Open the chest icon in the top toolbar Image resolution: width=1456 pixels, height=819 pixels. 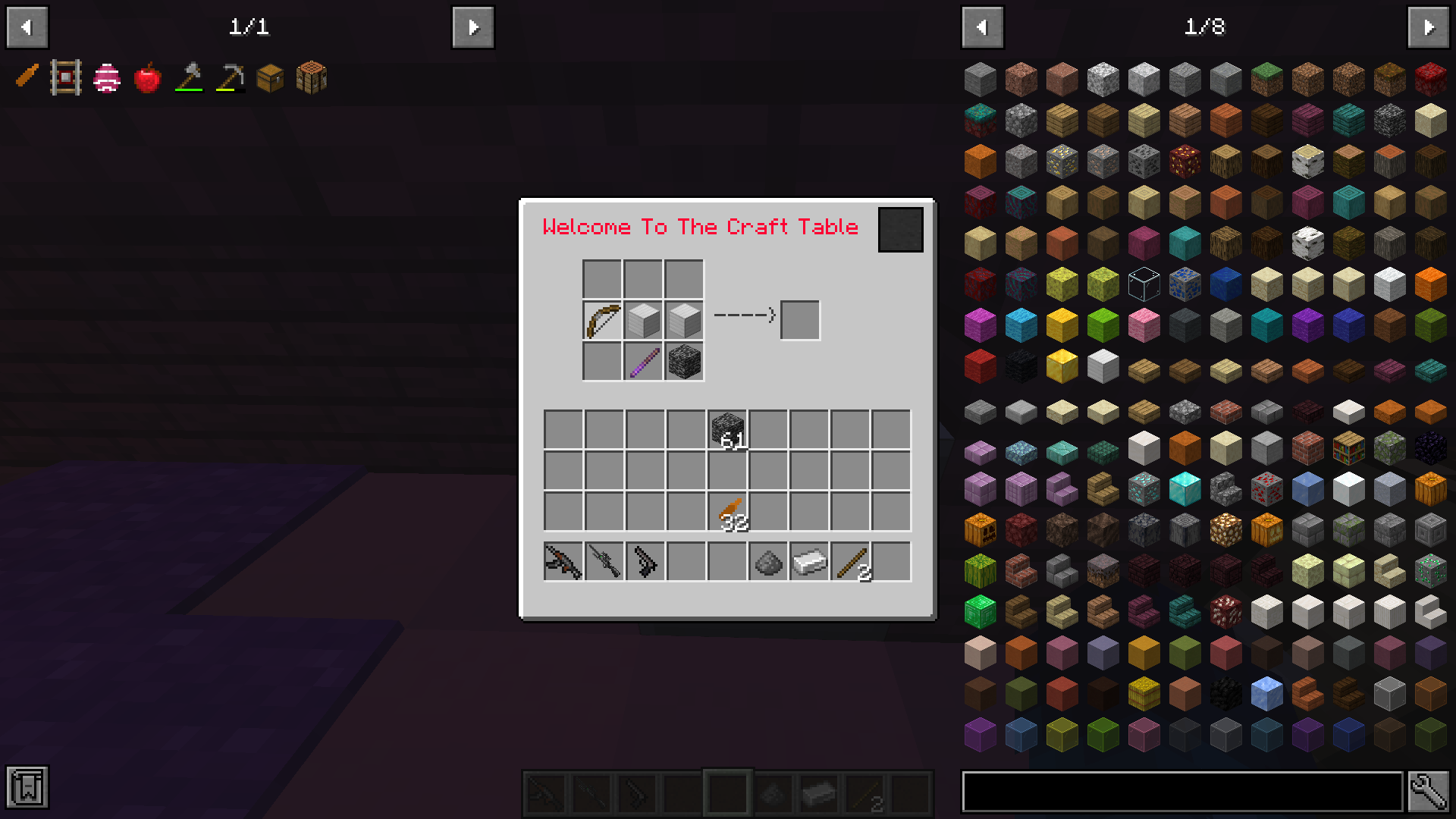269,77
